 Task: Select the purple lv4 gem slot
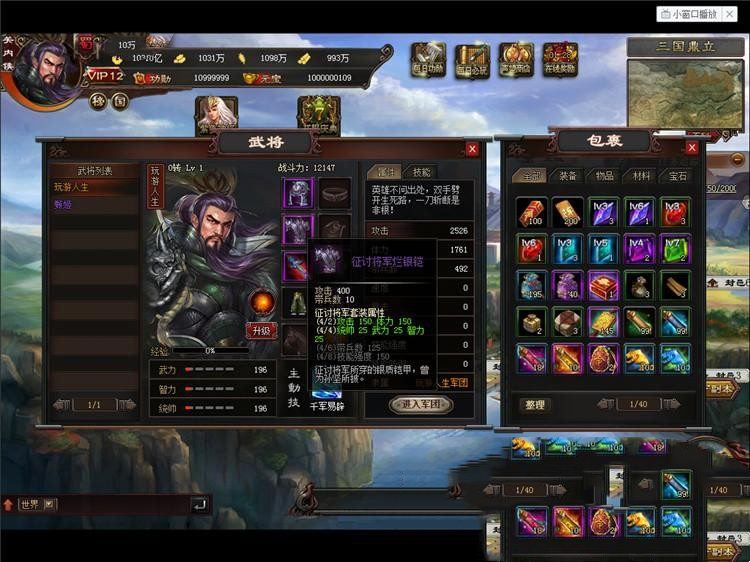click(638, 248)
